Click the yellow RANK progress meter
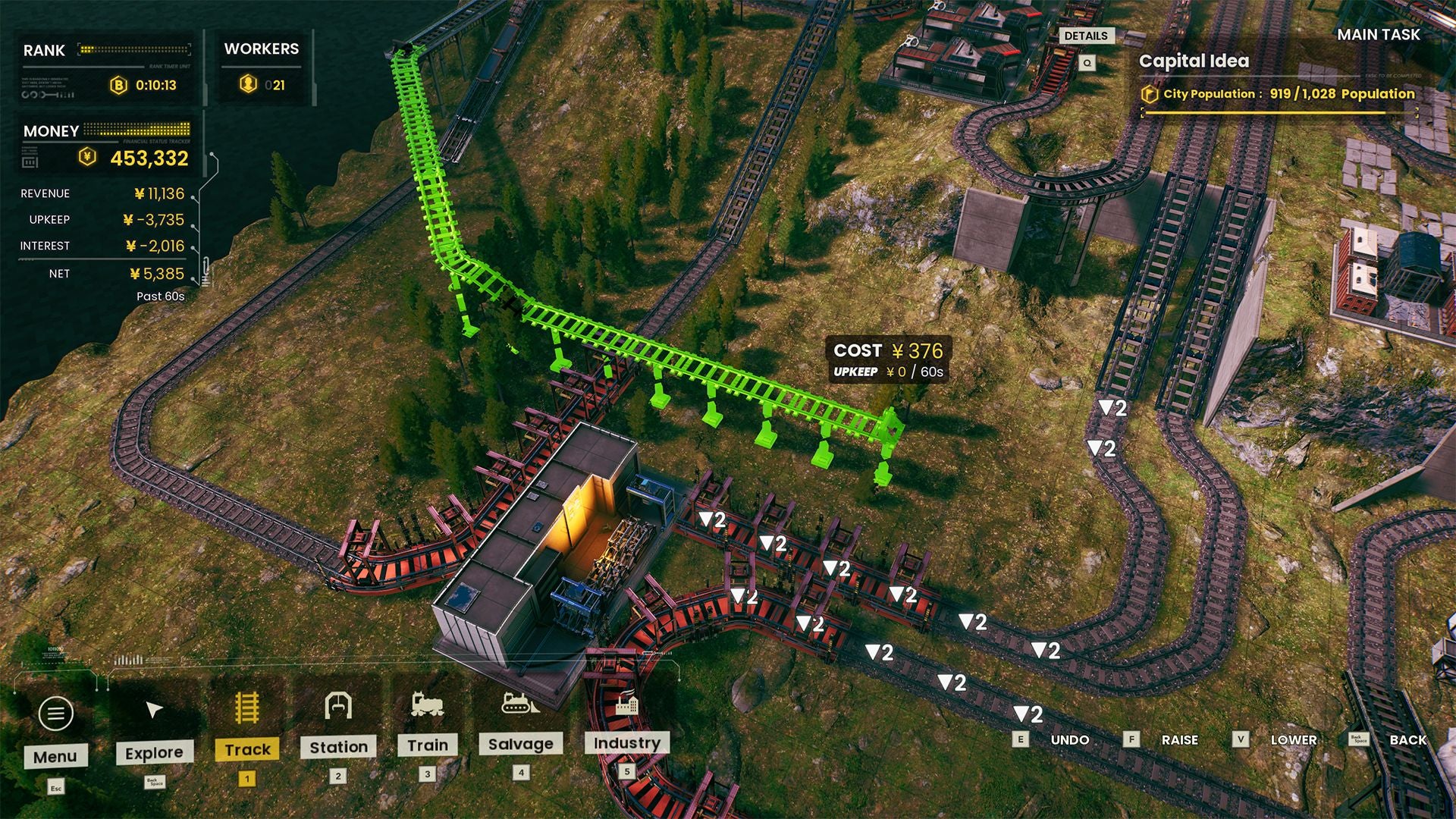Screen dimensions: 1456x819 point(133,48)
